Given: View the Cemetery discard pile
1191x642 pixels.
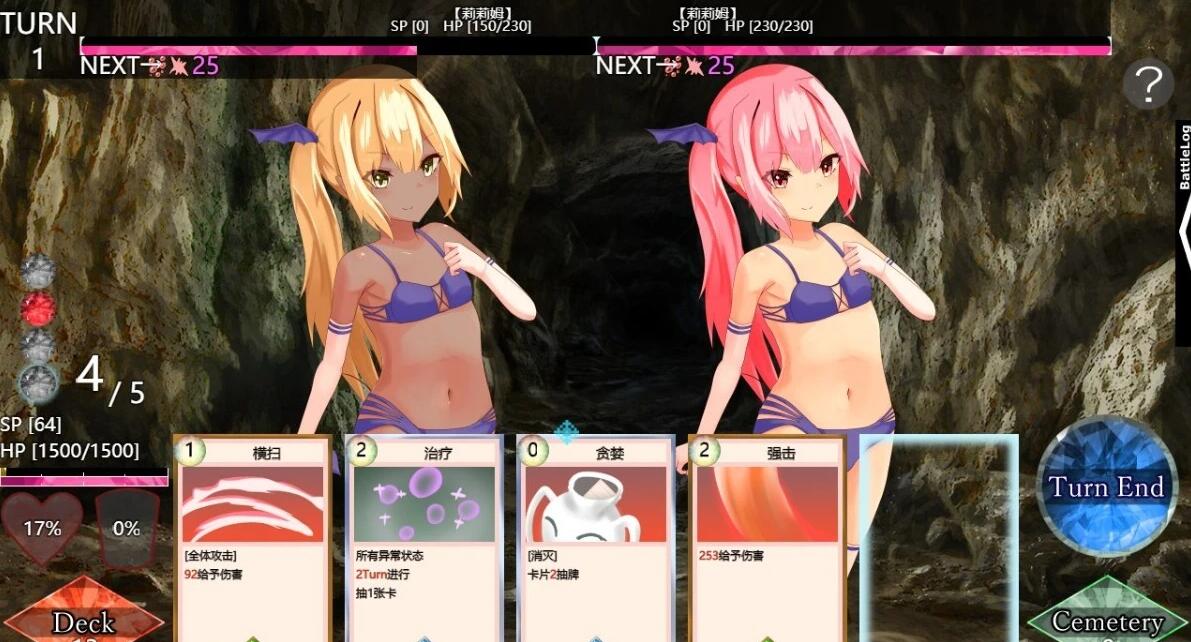Looking at the screenshot, I should 1106,617.
